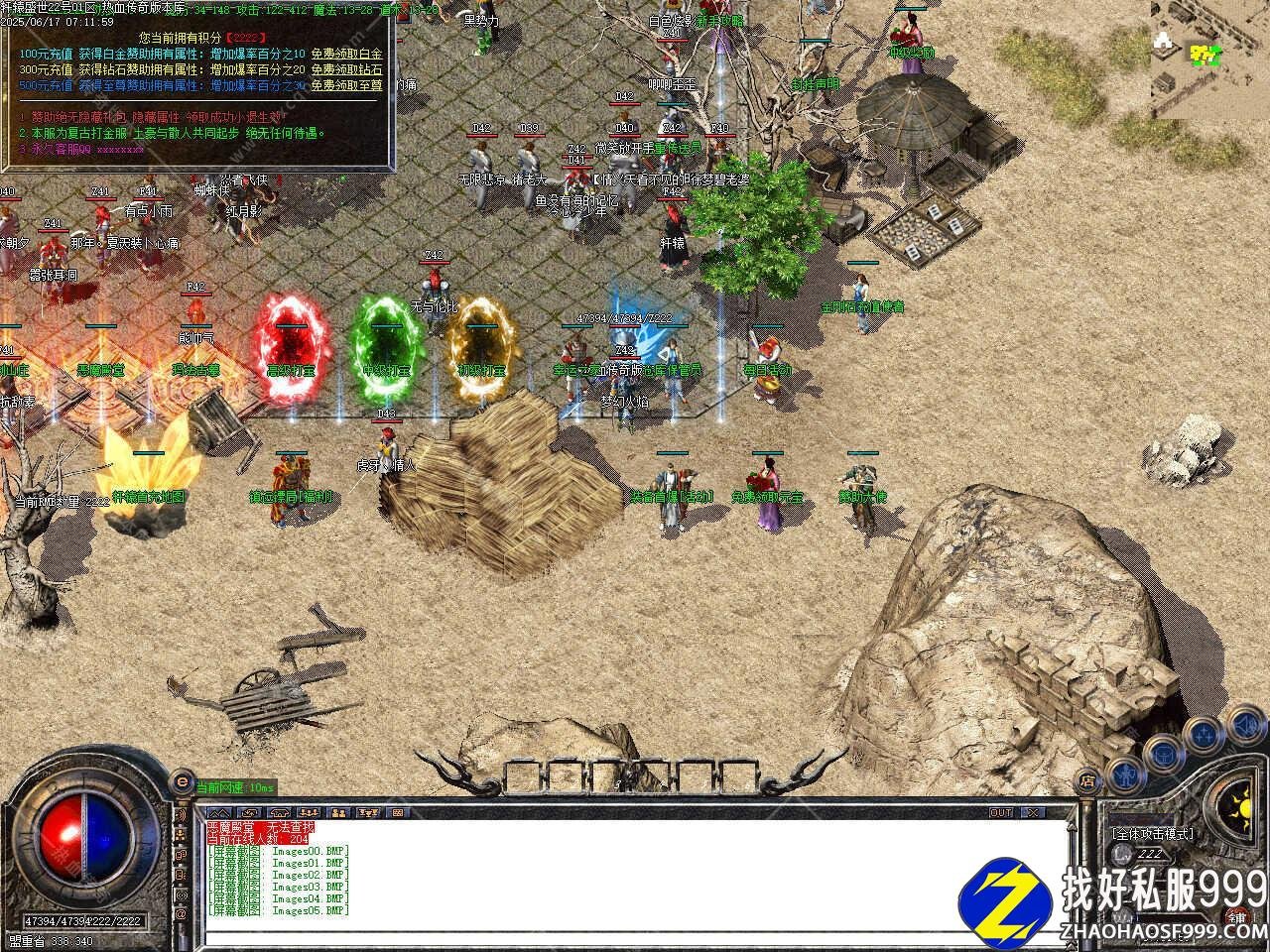
Task: Open the shop button marked 店
Action: click(x=1087, y=779)
